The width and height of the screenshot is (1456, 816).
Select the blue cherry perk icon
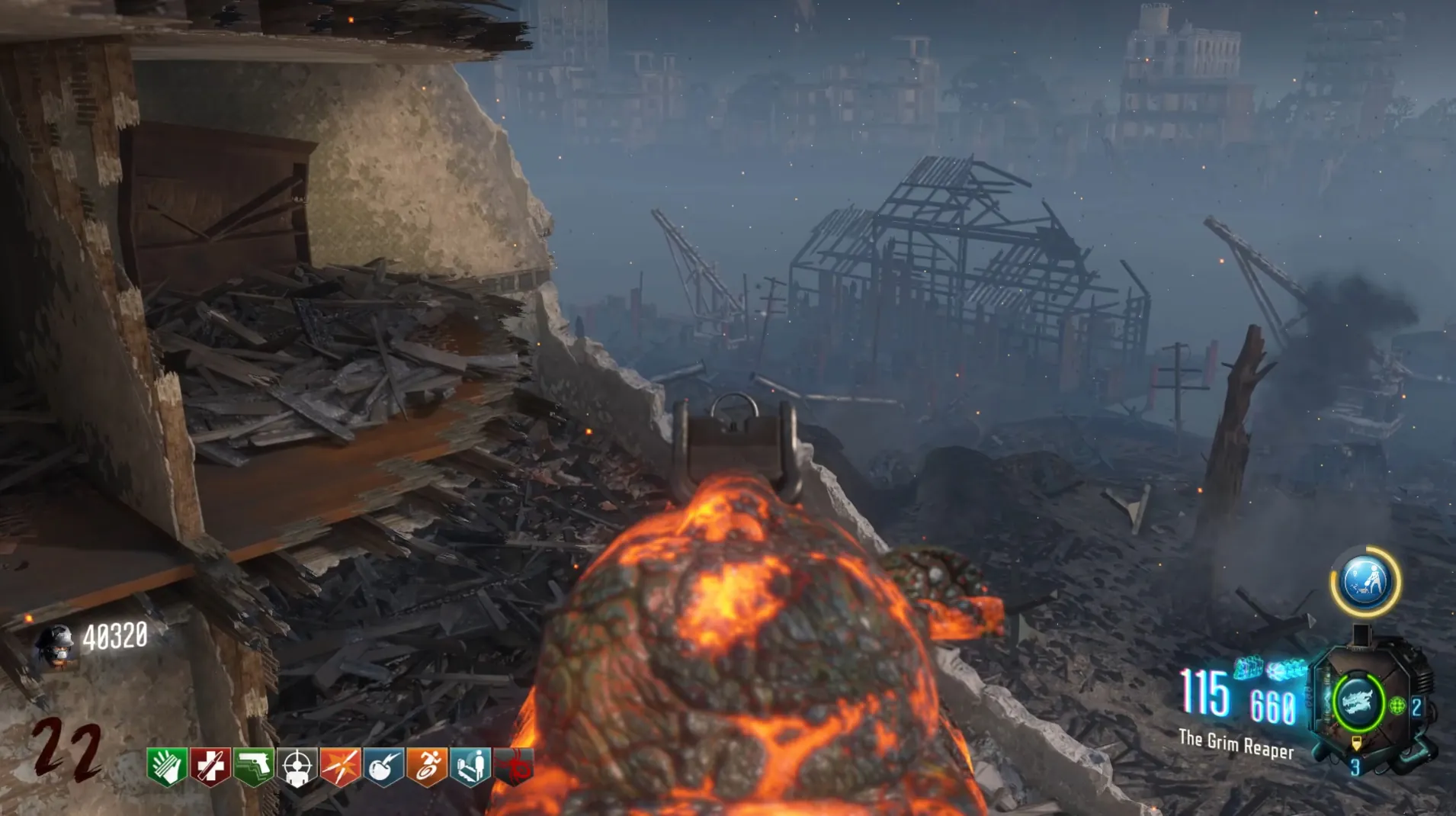383,766
